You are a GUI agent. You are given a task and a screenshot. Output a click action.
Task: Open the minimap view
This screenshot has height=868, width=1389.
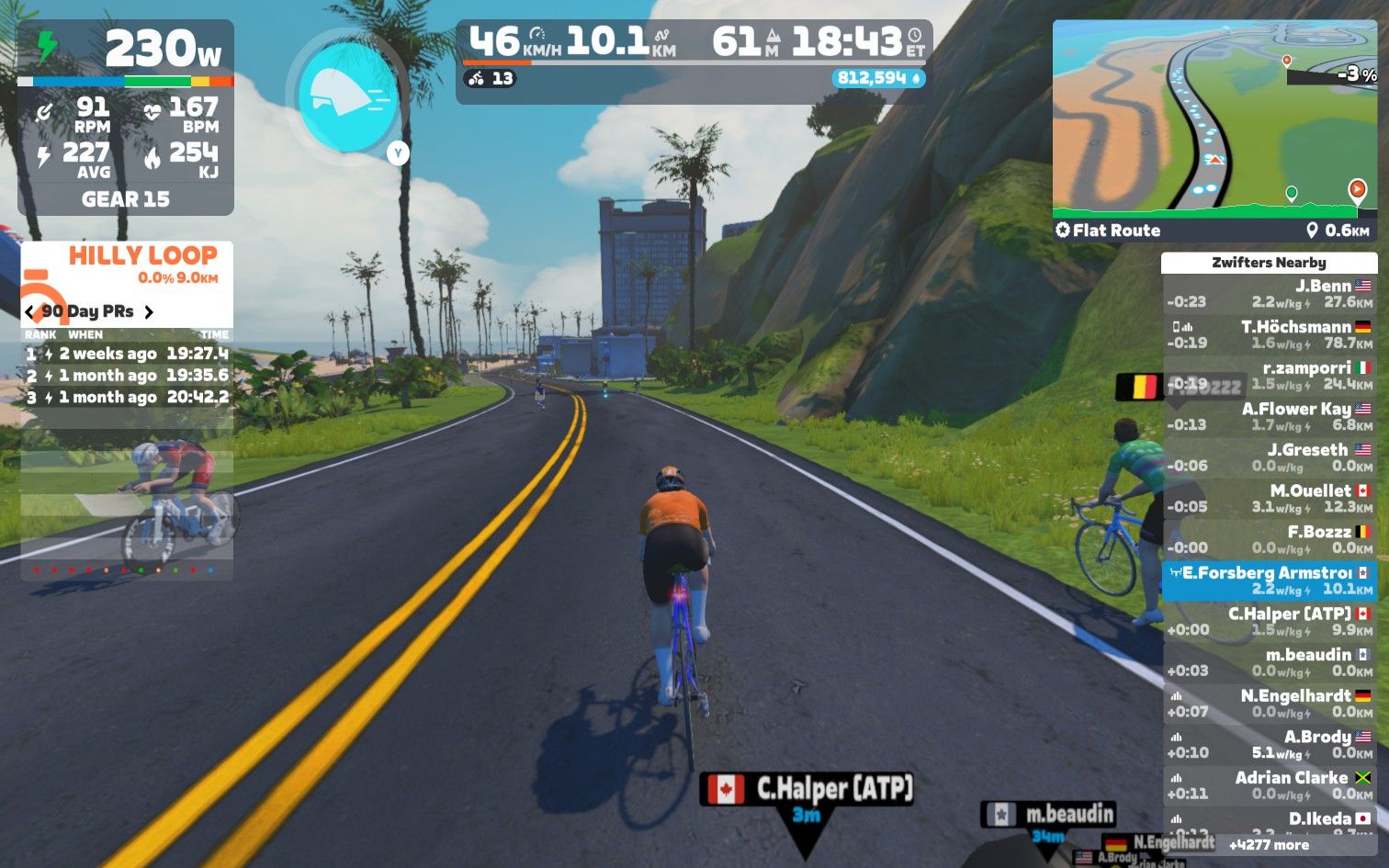coord(1214,119)
